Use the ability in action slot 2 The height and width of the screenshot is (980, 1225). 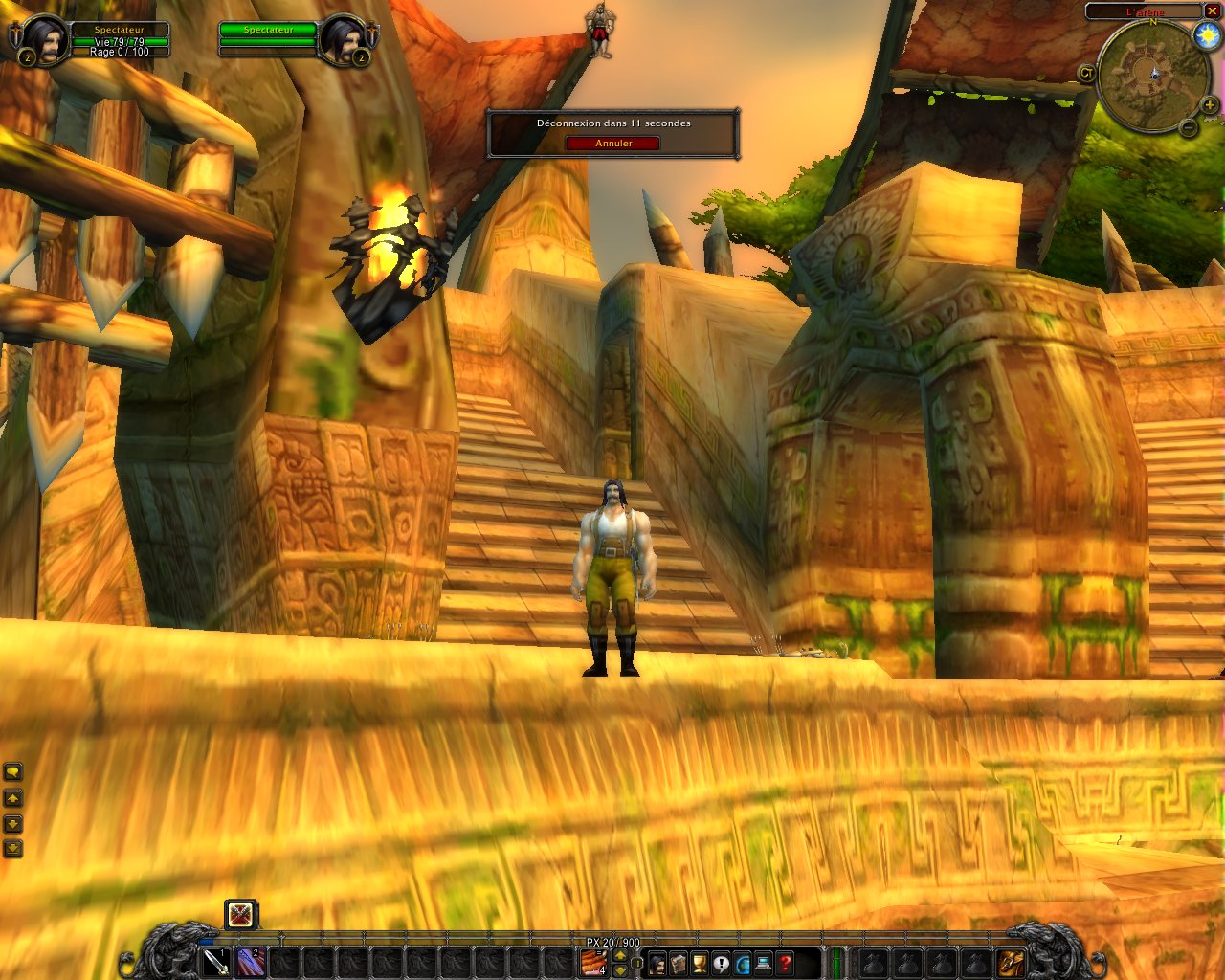tap(251, 962)
